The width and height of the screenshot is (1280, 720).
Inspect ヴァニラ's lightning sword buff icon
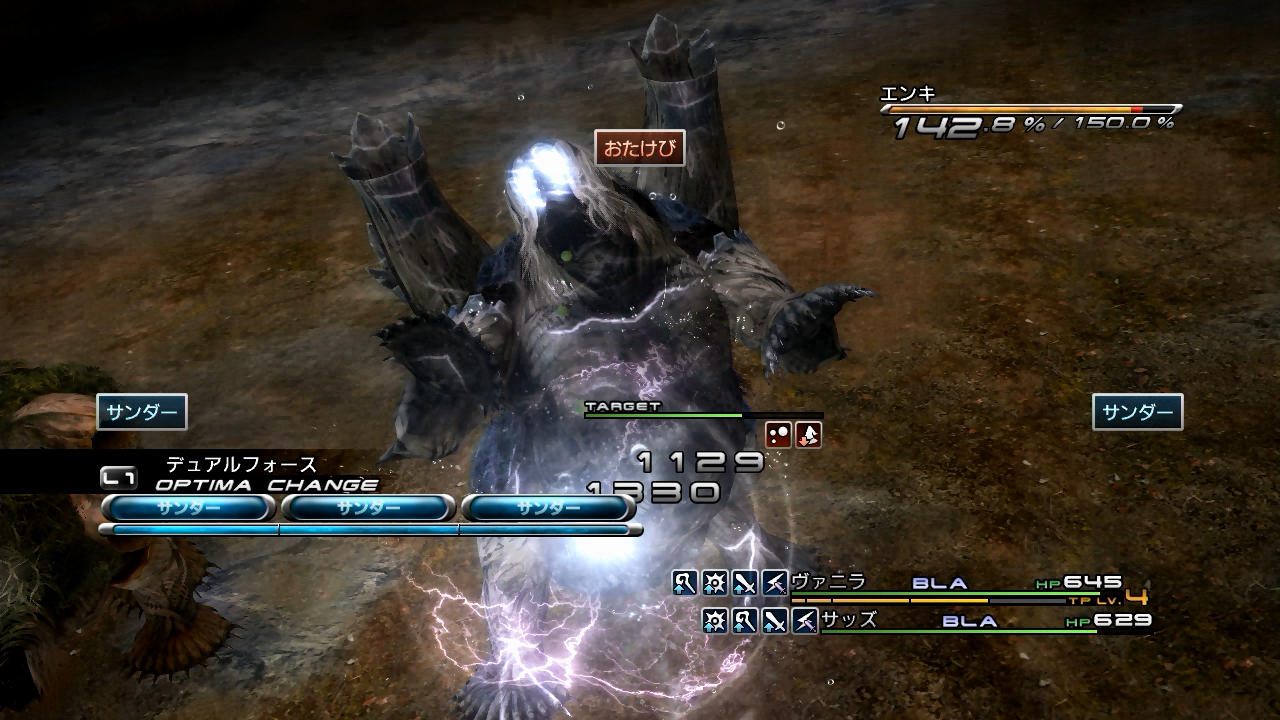775,582
